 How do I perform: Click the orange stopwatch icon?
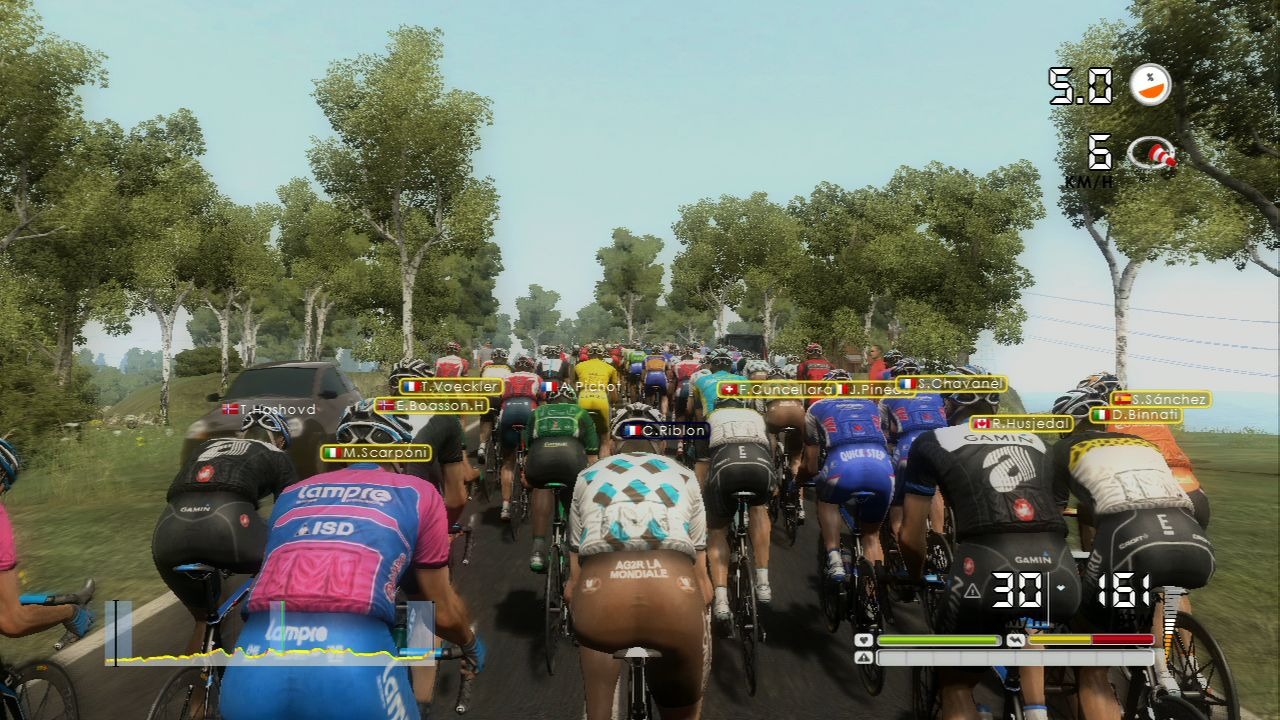click(x=1150, y=85)
